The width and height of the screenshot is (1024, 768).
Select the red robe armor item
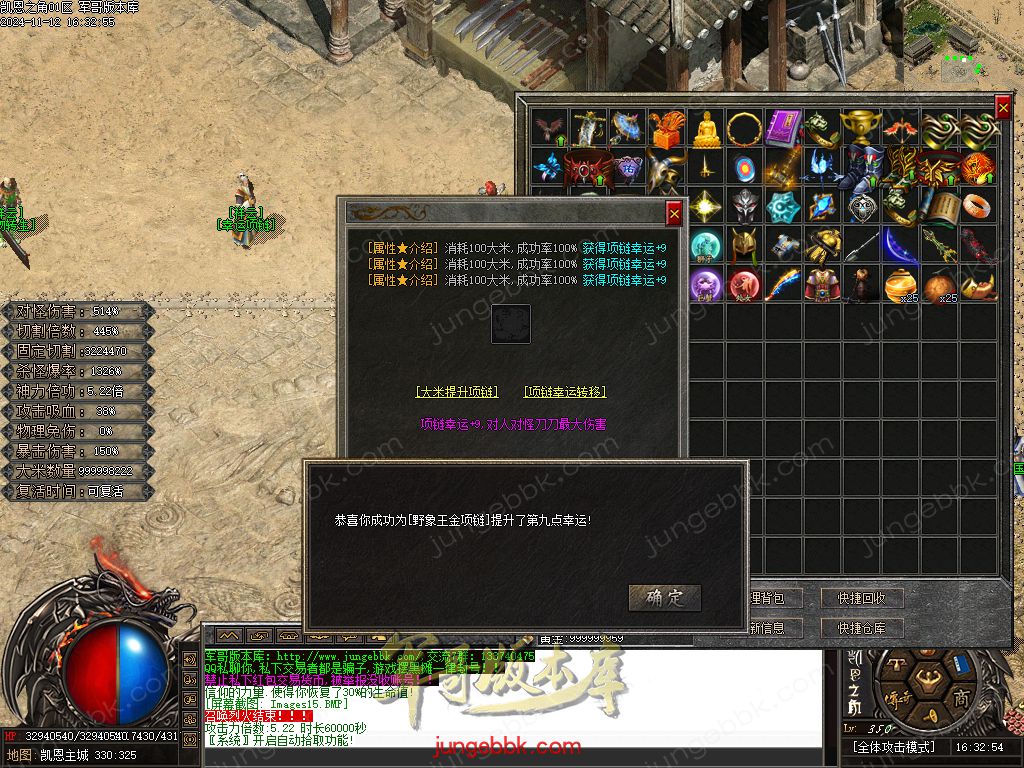[x=822, y=285]
